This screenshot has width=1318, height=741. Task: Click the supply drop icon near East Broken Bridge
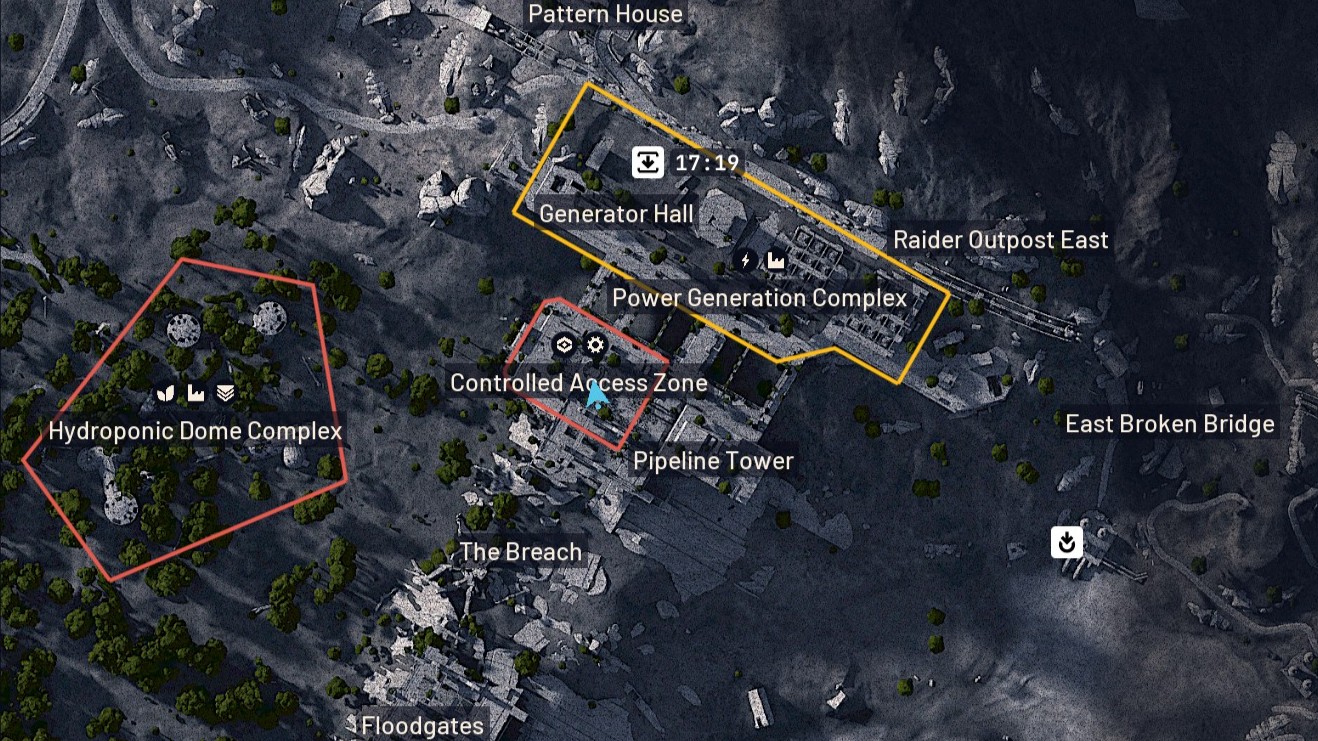click(1066, 542)
